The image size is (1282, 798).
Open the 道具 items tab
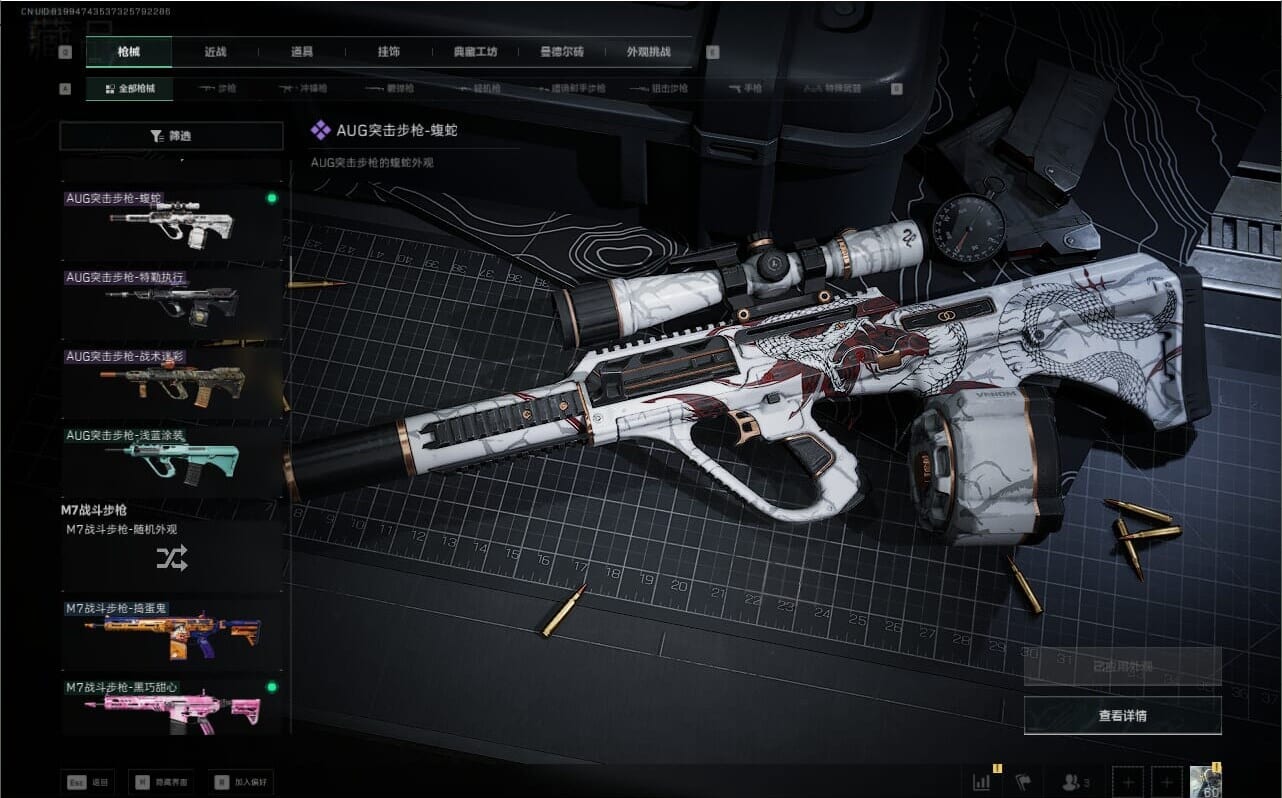click(x=301, y=52)
